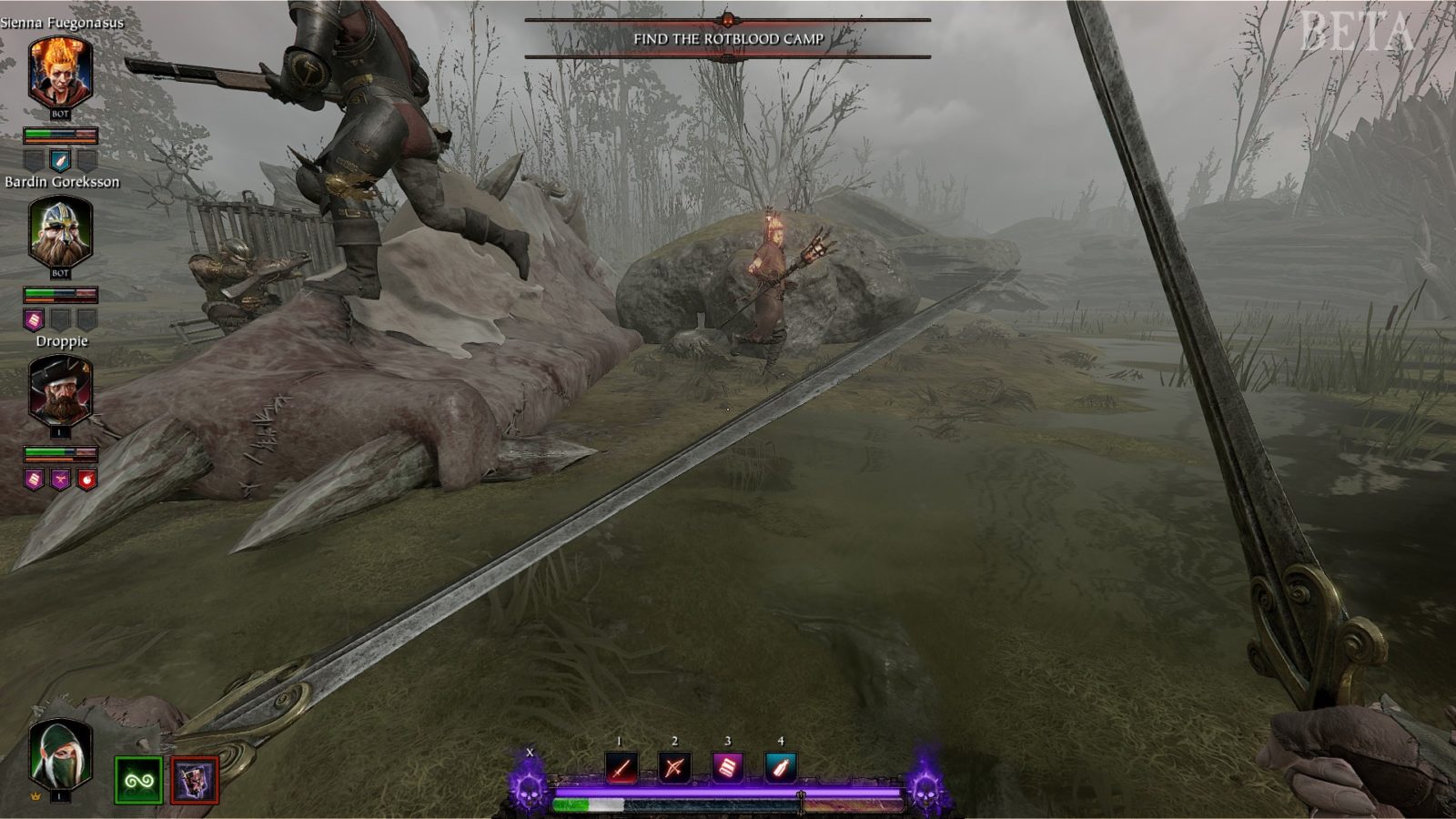
Task: Select the potion in hotbar slot 4
Action: point(783,767)
